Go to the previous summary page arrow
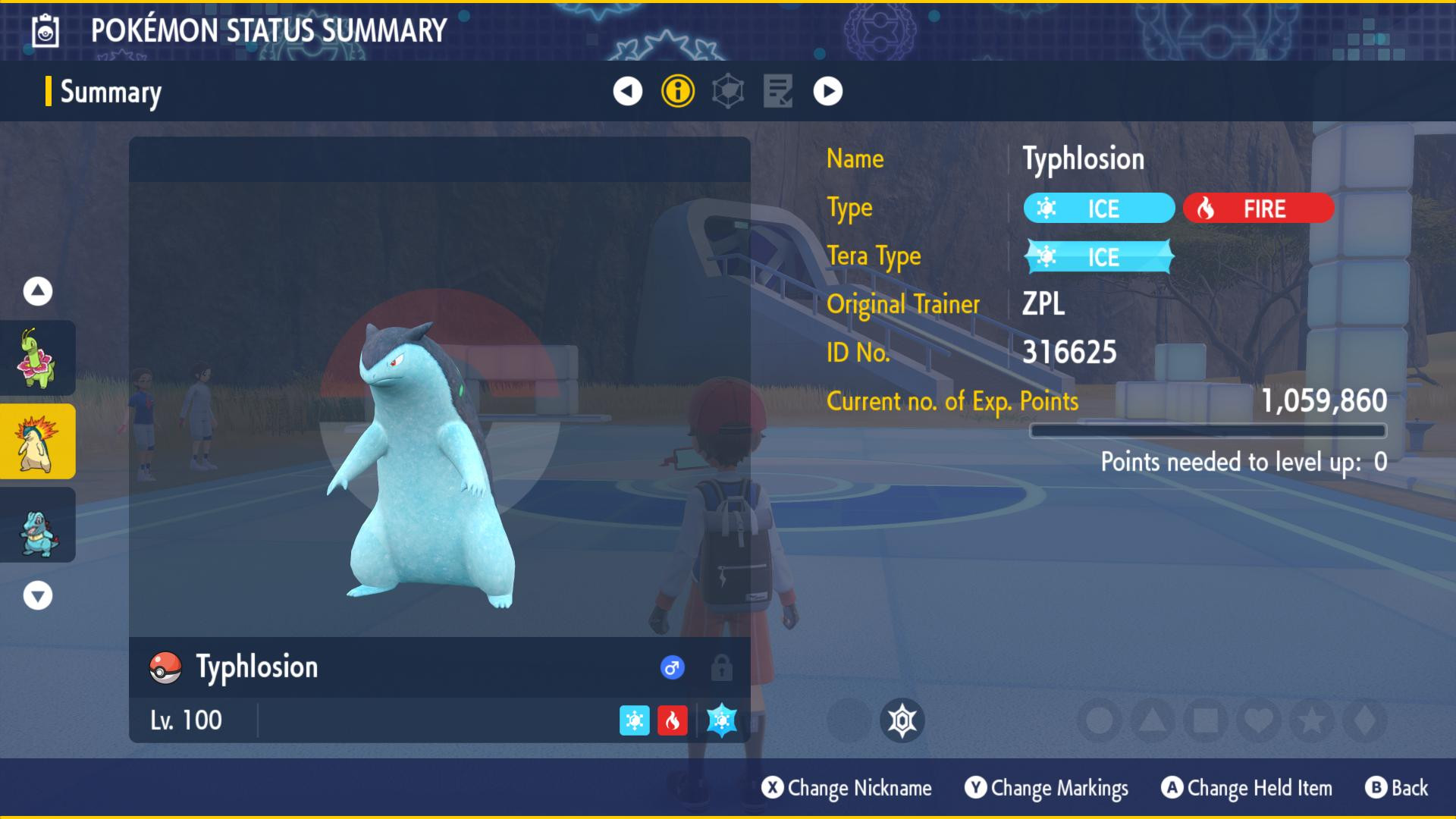Viewport: 1456px width, 819px height. [x=627, y=92]
